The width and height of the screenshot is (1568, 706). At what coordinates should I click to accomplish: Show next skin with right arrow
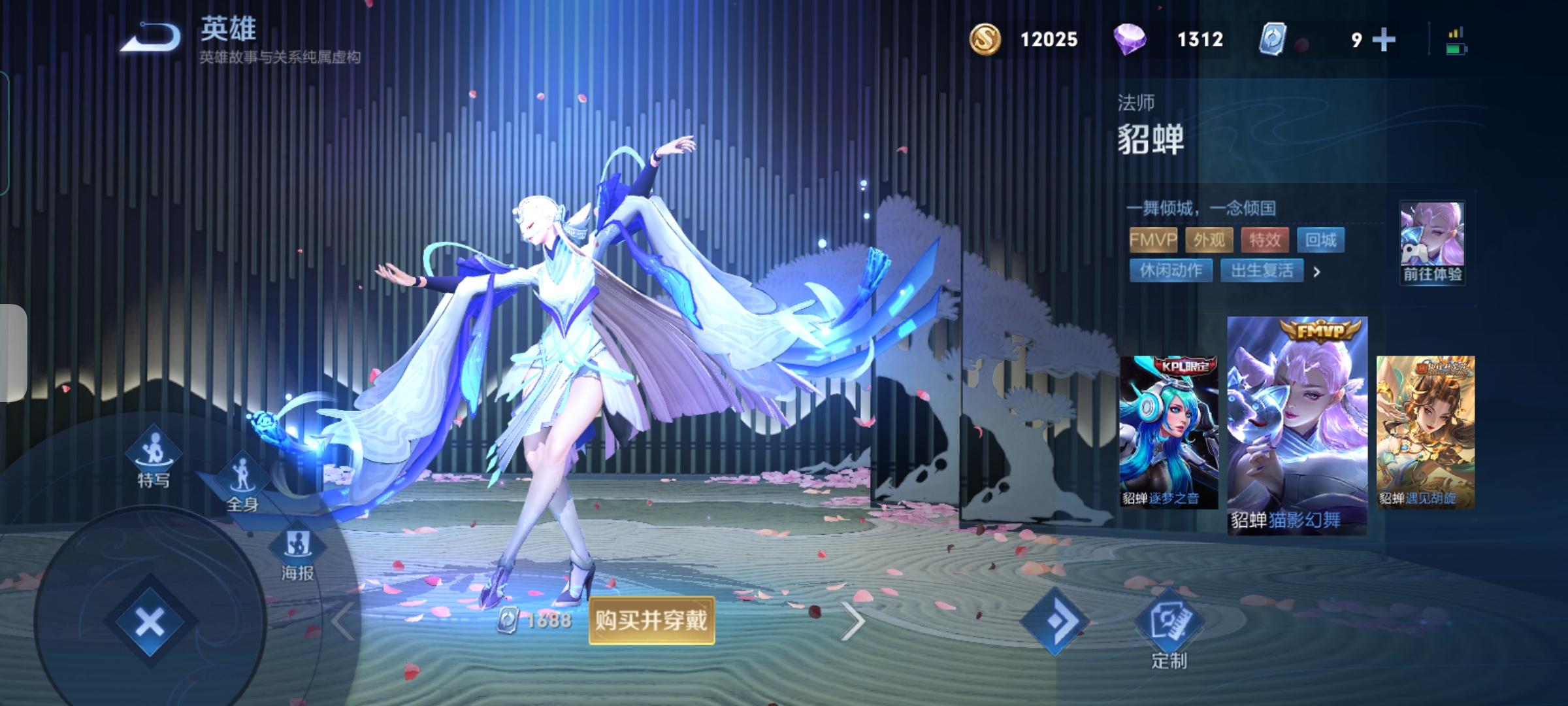[852, 621]
